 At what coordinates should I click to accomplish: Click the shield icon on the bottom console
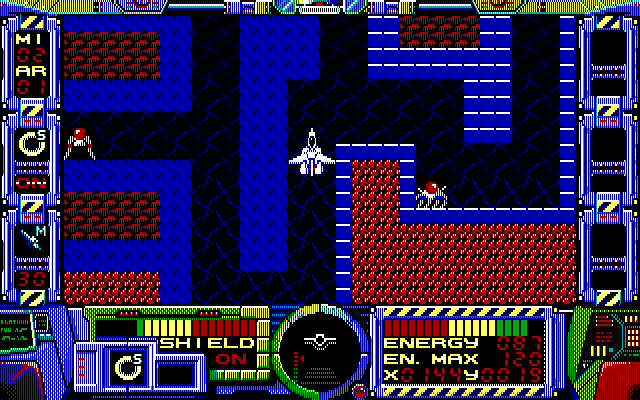pyautogui.click(x=127, y=367)
